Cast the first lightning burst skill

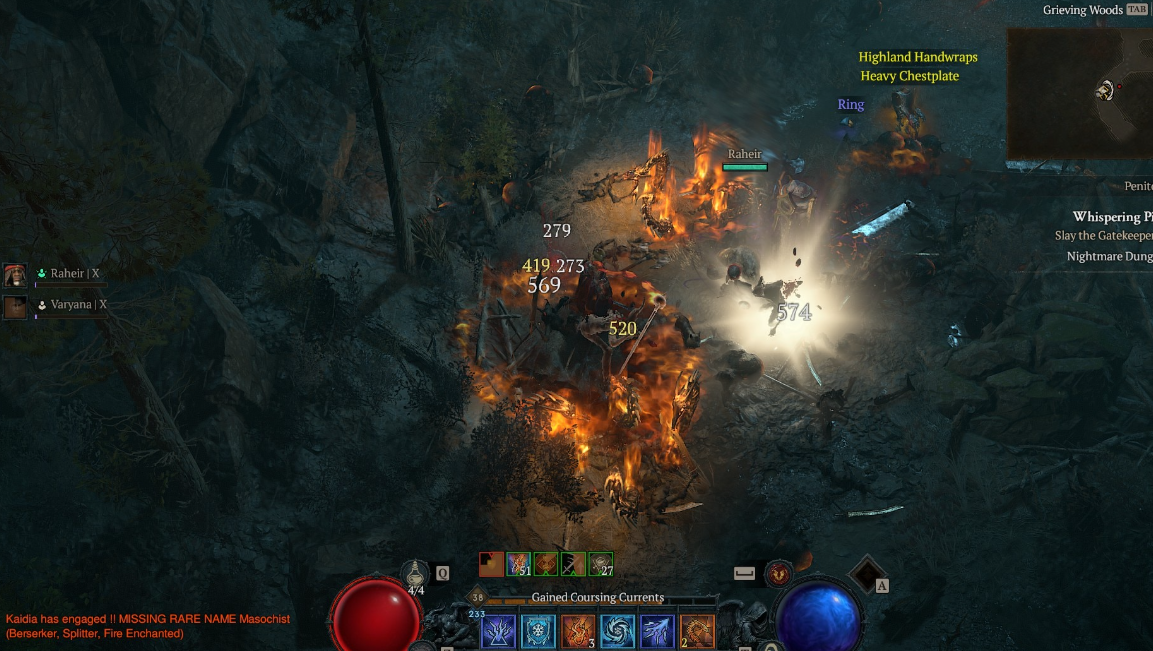pyautogui.click(x=498, y=632)
